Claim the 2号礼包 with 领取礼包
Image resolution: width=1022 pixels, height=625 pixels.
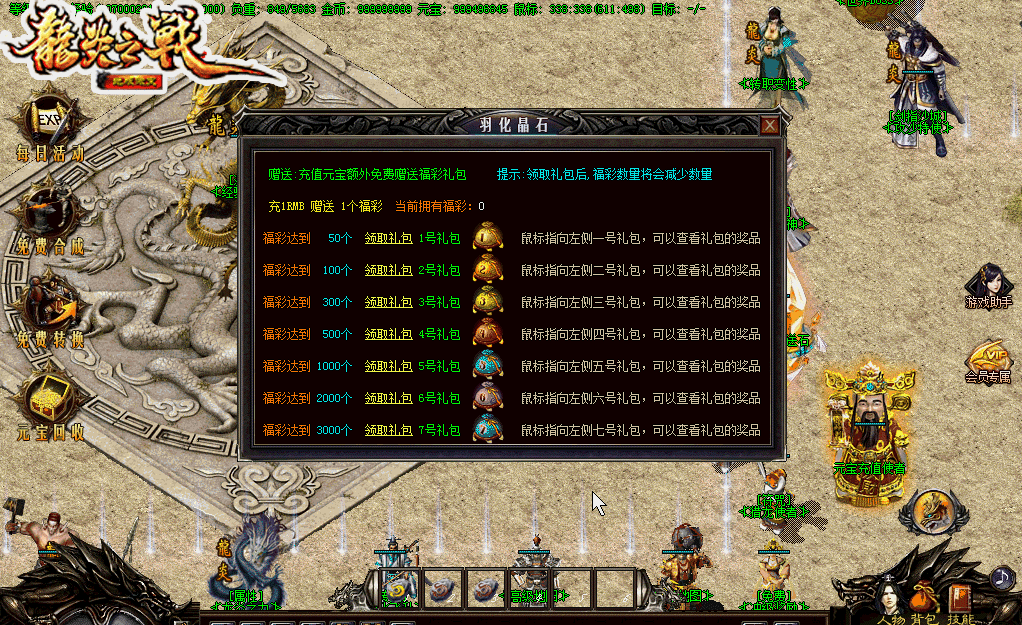point(388,271)
